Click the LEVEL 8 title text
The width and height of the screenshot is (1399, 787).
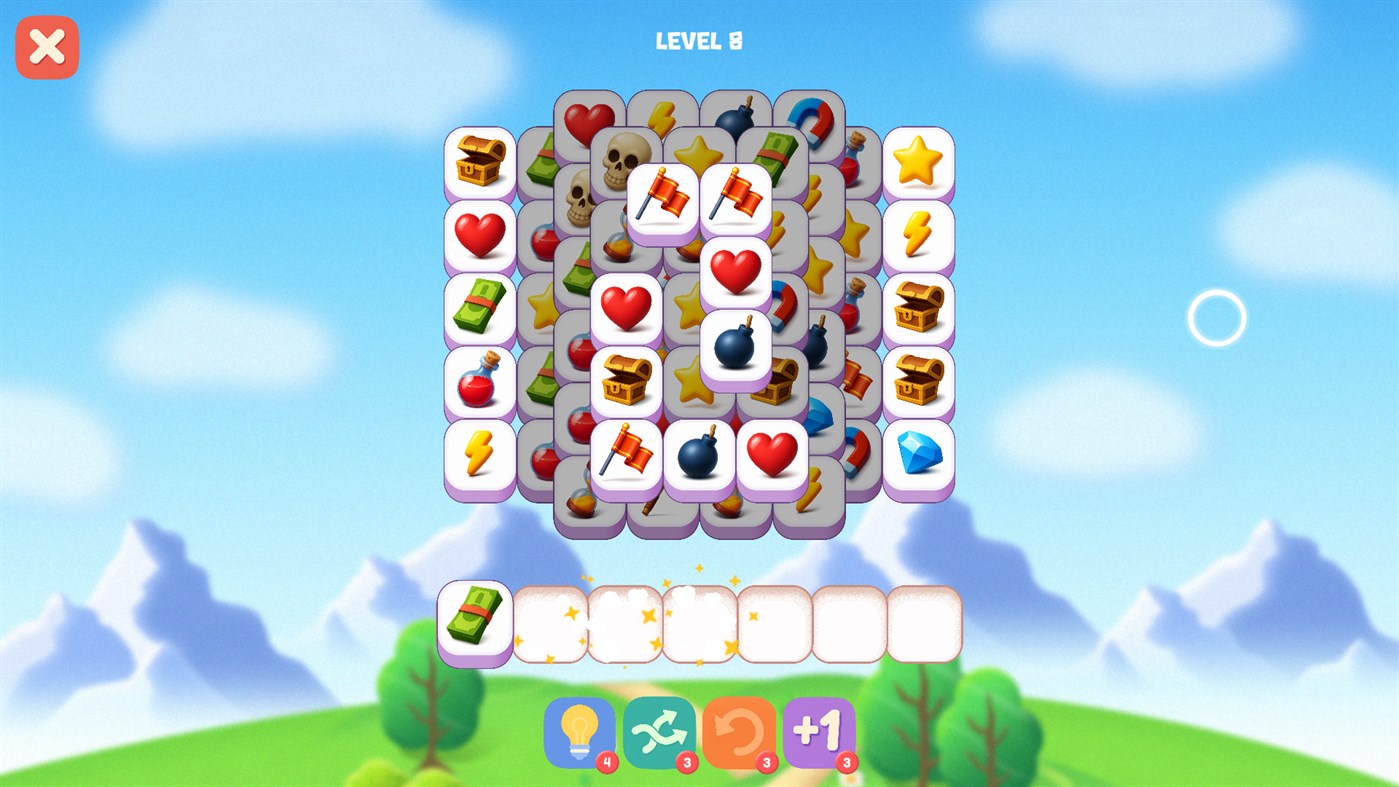[698, 40]
